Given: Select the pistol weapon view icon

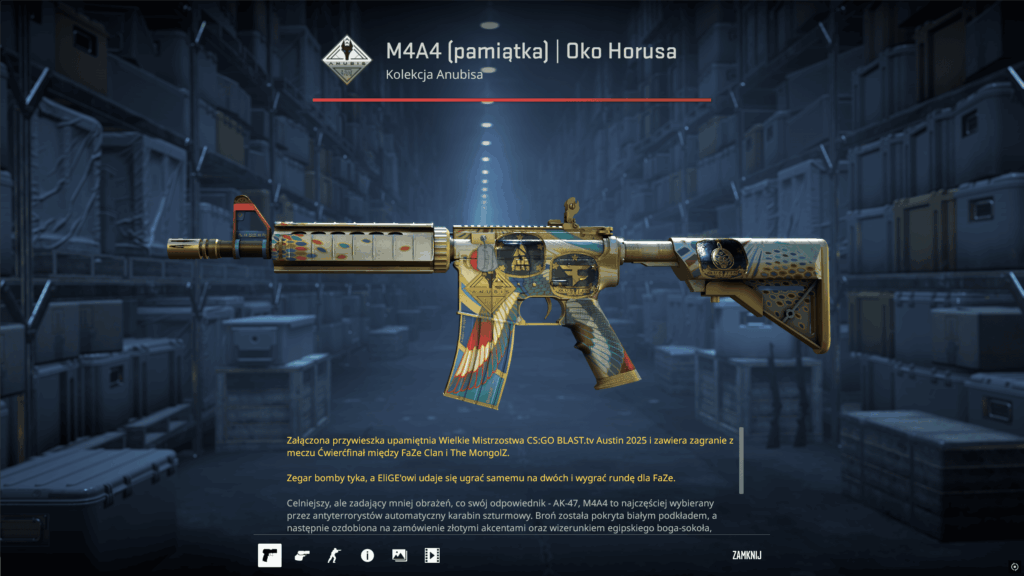Looking at the screenshot, I should click(x=269, y=554).
